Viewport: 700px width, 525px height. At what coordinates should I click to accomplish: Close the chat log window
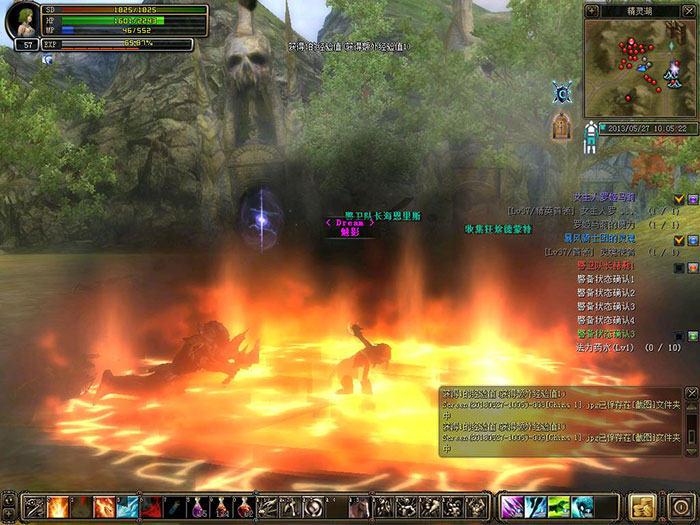(691, 393)
